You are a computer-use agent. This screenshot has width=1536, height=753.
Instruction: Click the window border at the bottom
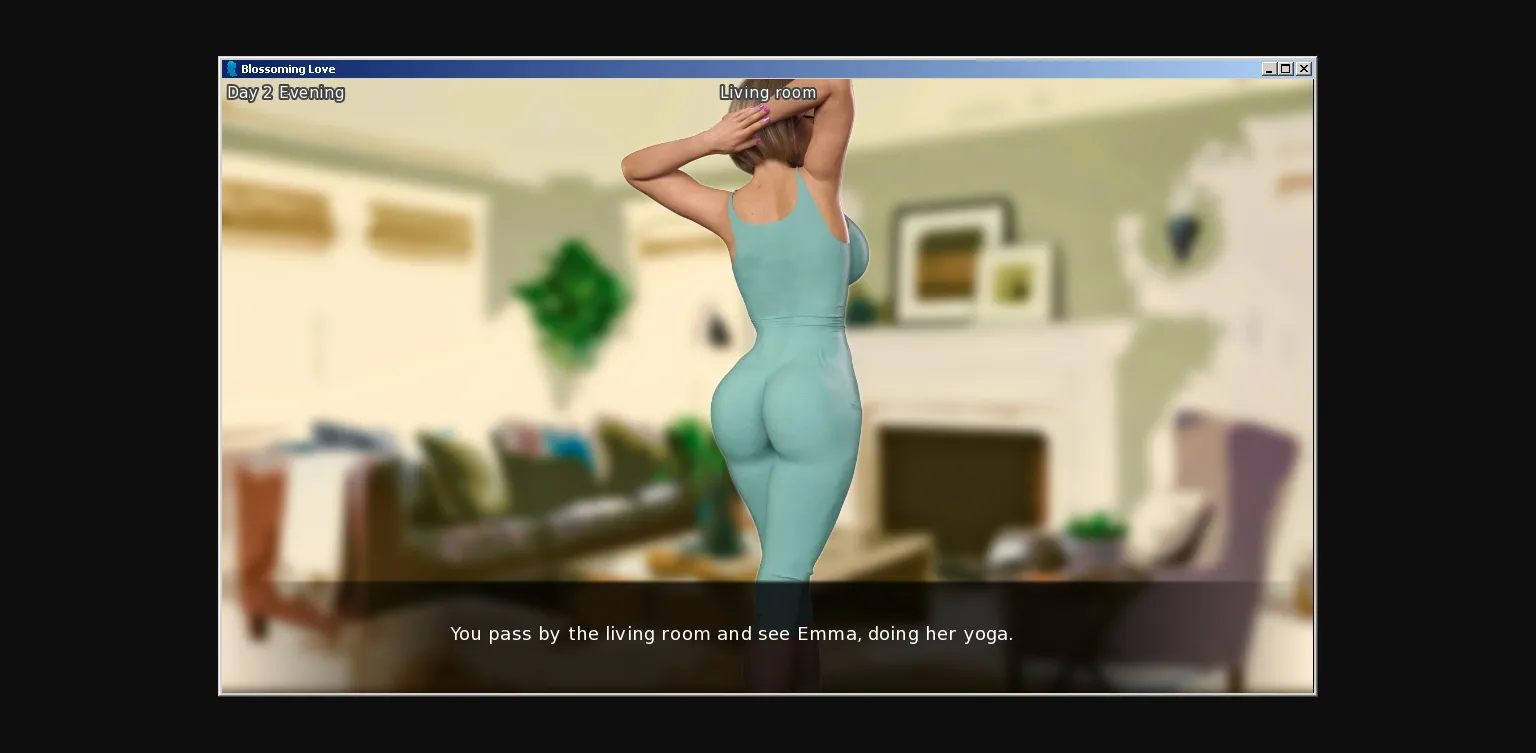767,692
